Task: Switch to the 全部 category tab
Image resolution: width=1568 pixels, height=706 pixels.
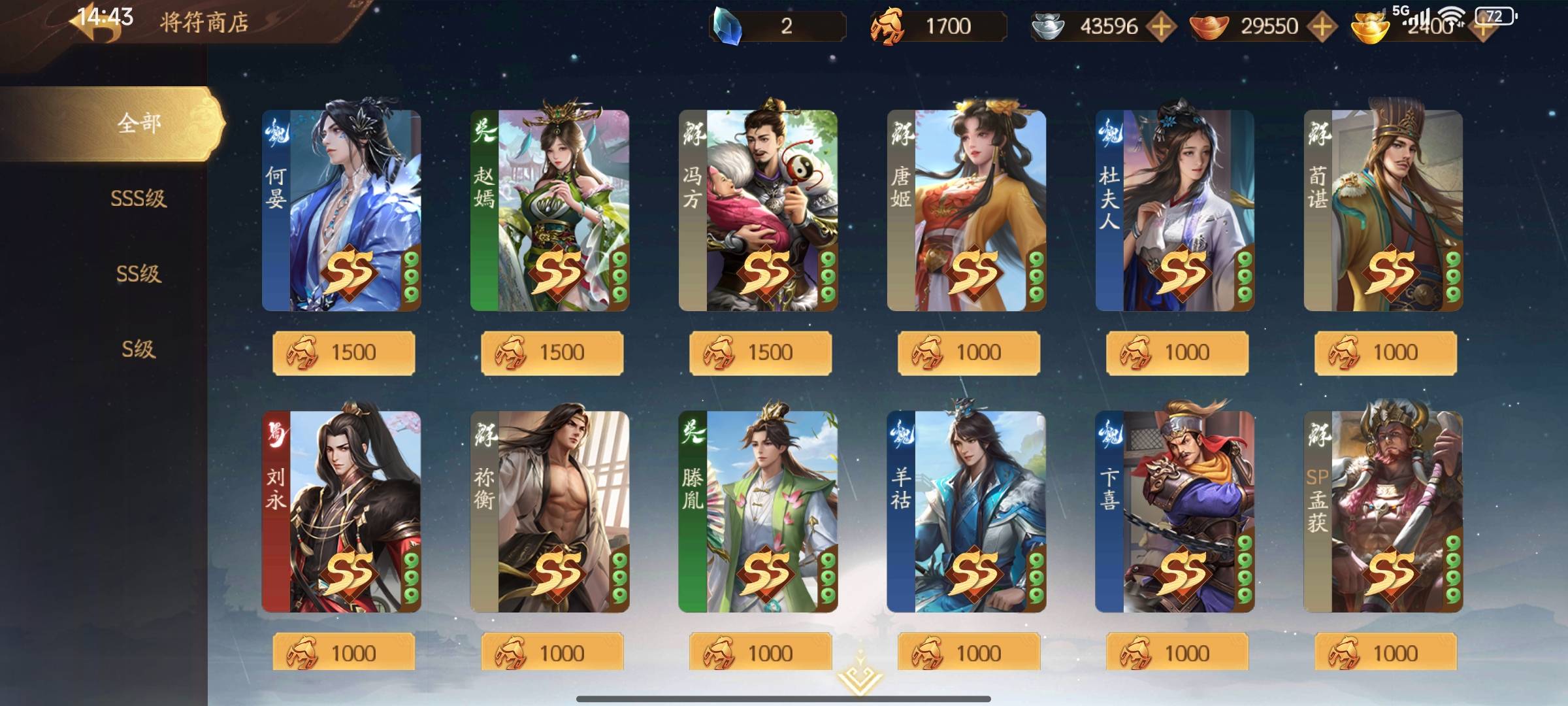Action: [x=139, y=123]
